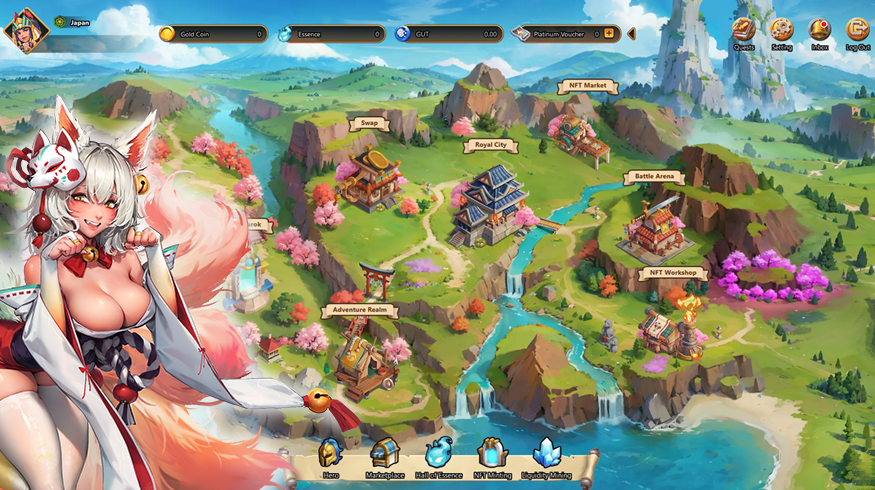This screenshot has height=490, width=875.
Task: Open the Hero menu
Action: [x=330, y=456]
